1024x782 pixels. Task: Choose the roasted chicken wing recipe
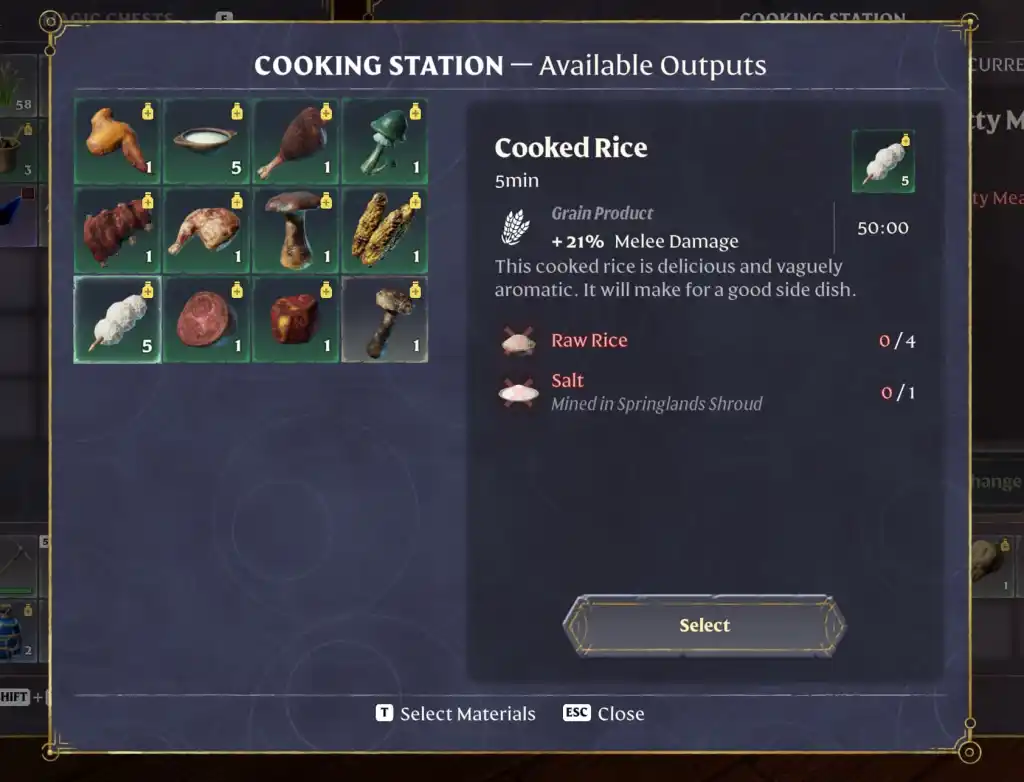click(117, 141)
